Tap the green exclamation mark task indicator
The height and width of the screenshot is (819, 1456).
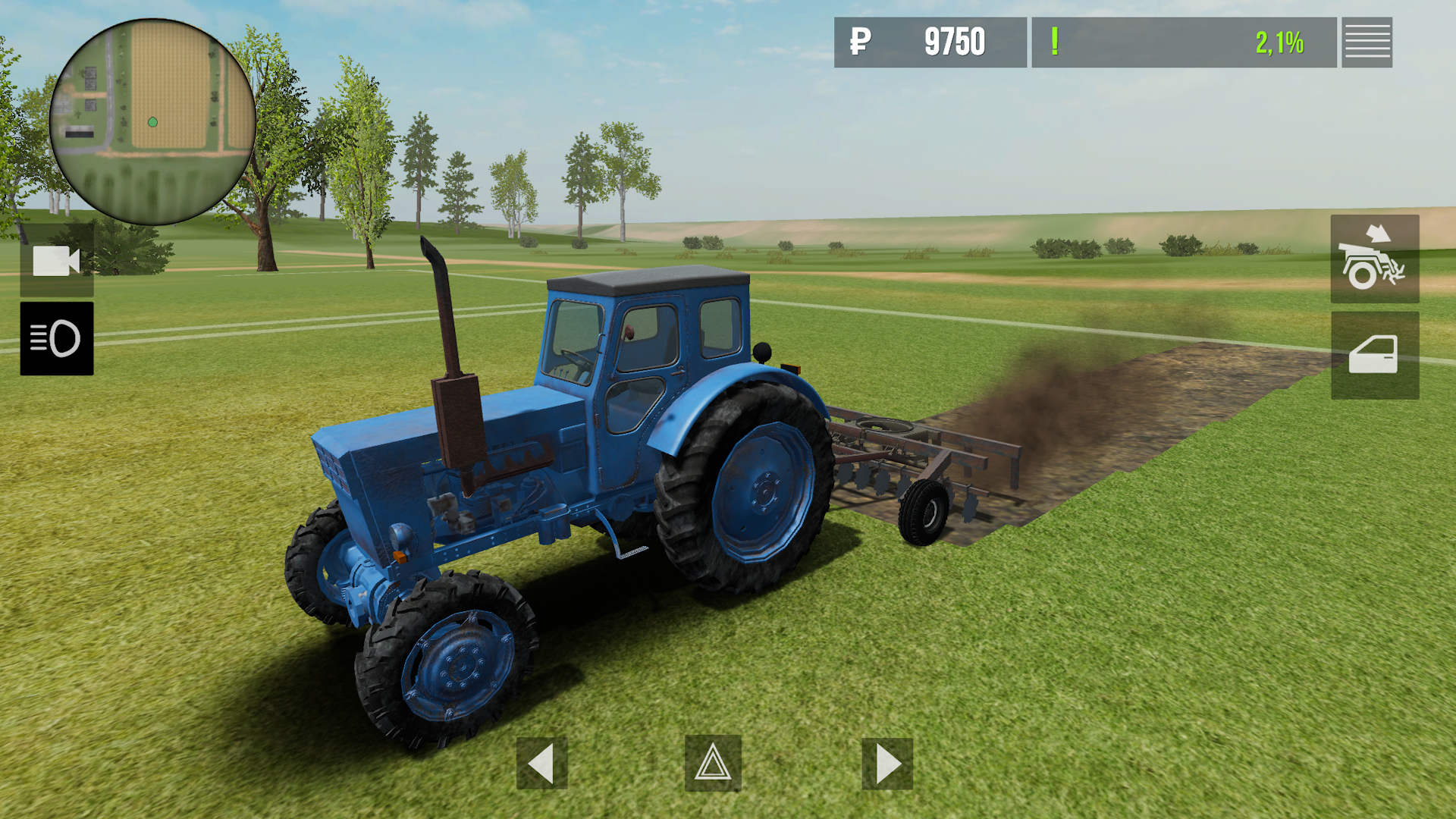point(1054,42)
